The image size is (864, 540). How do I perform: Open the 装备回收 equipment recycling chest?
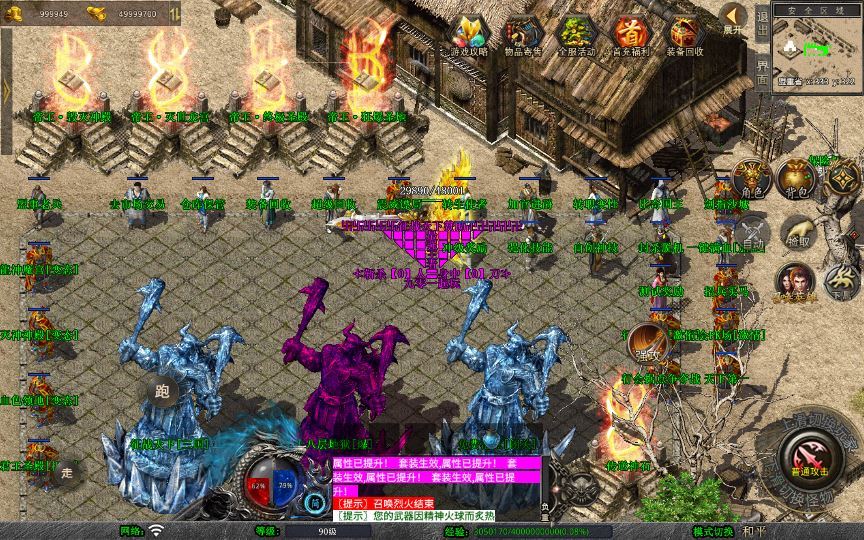(x=685, y=34)
